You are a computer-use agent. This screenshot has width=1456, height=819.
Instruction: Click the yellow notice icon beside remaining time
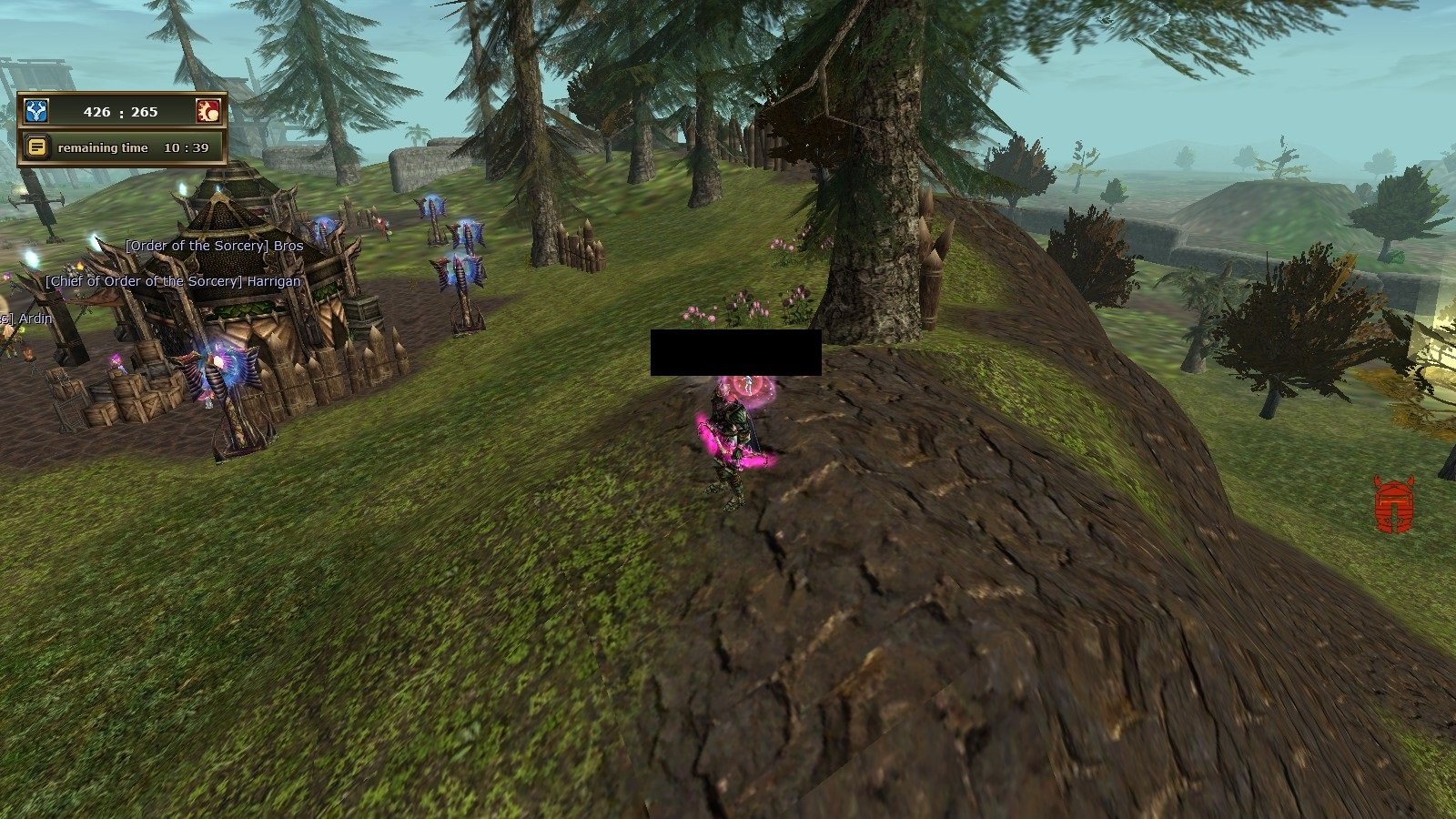pos(36,147)
